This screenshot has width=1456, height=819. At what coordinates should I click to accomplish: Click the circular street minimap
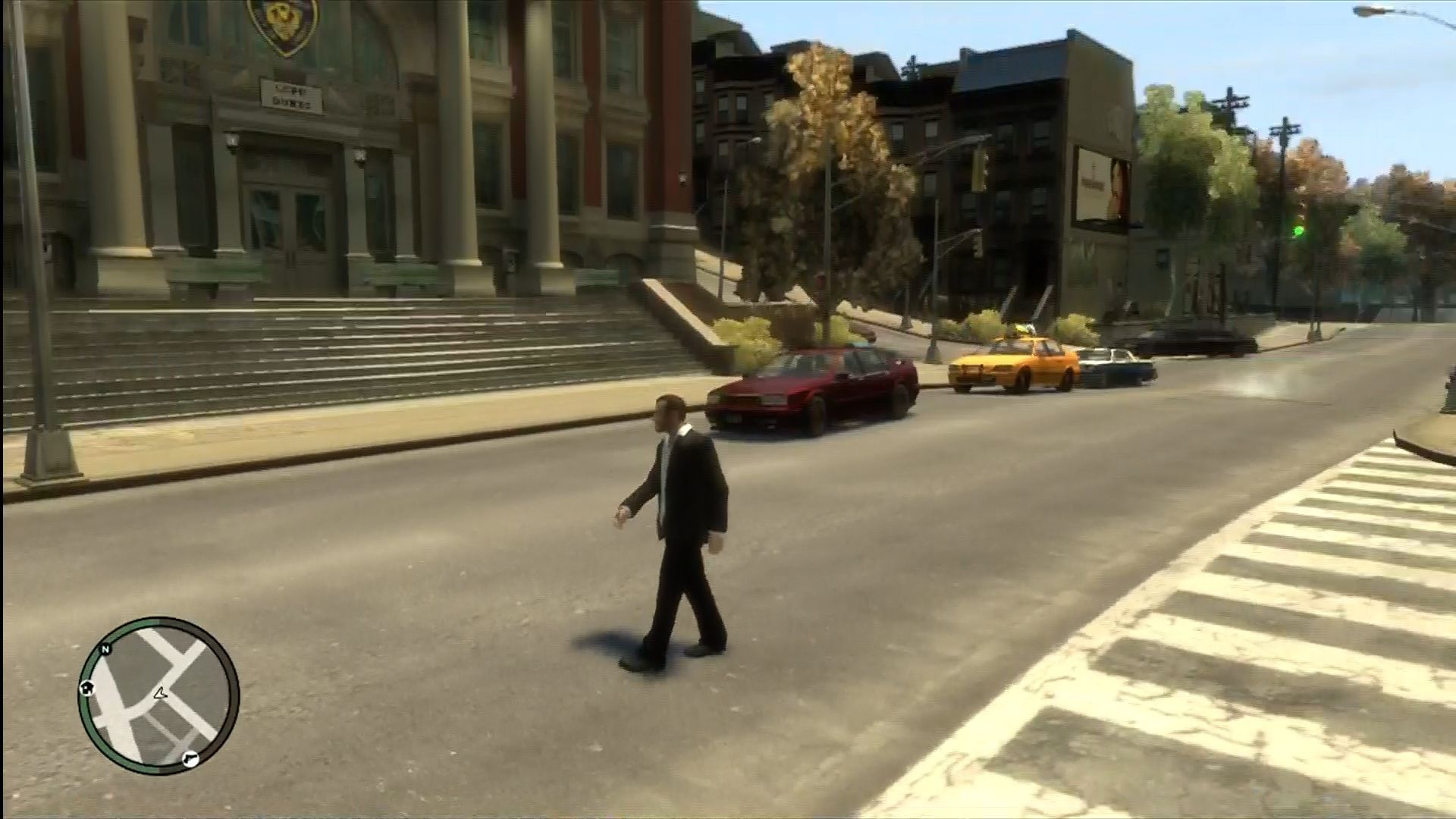[x=158, y=695]
